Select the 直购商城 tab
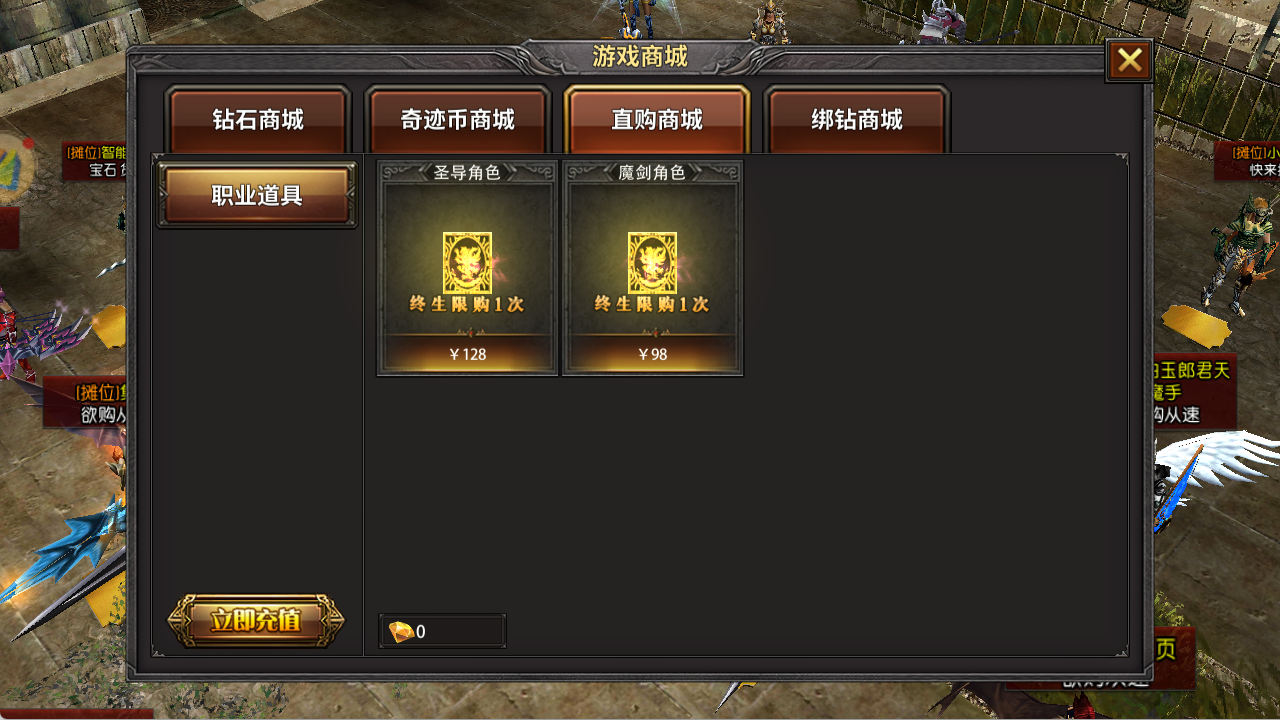Screen dimensions: 1280x720 coord(656,120)
